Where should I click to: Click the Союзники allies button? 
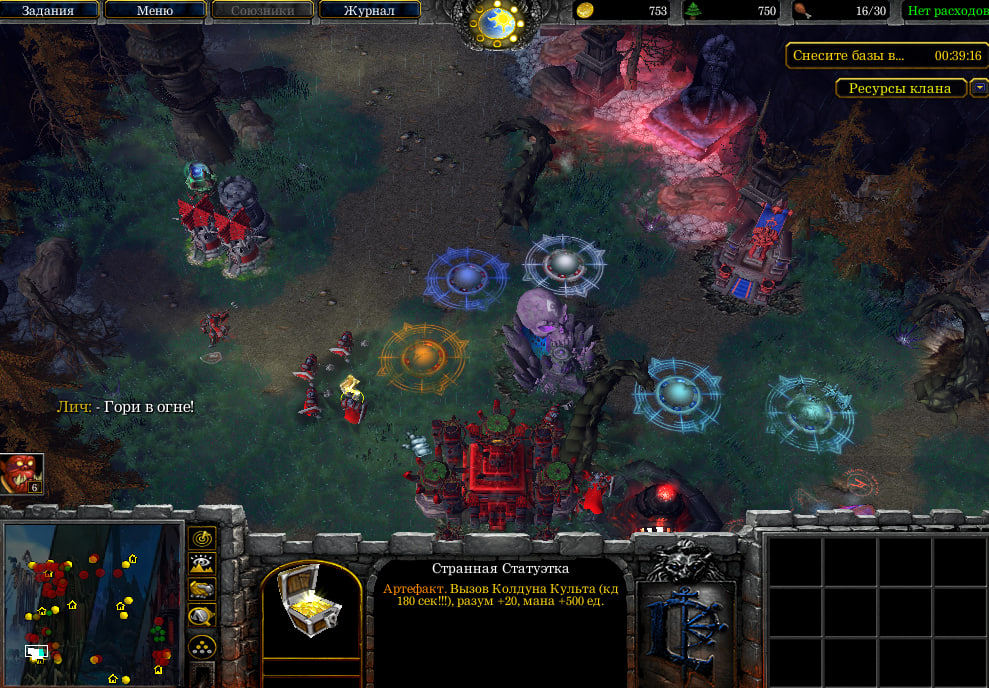click(262, 11)
